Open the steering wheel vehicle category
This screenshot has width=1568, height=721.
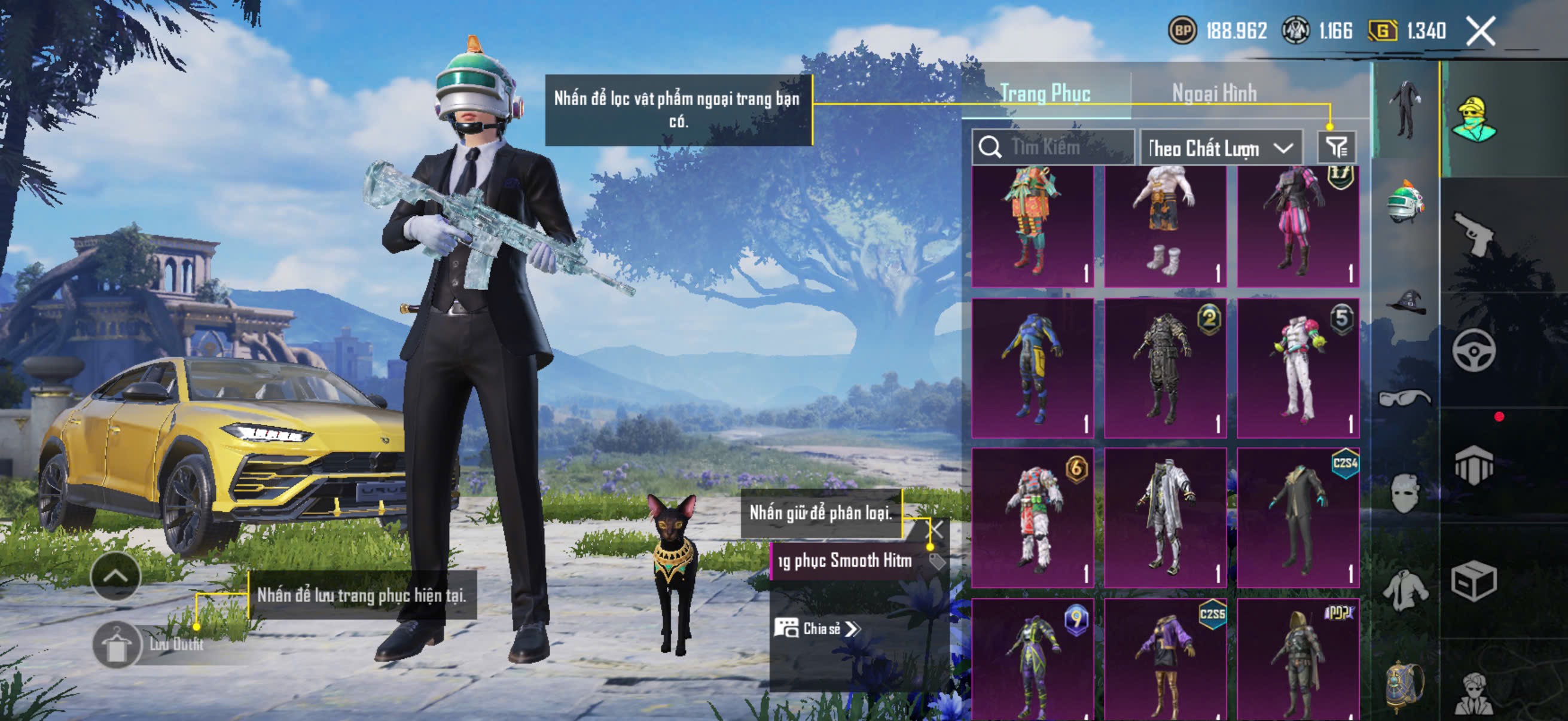1474,350
